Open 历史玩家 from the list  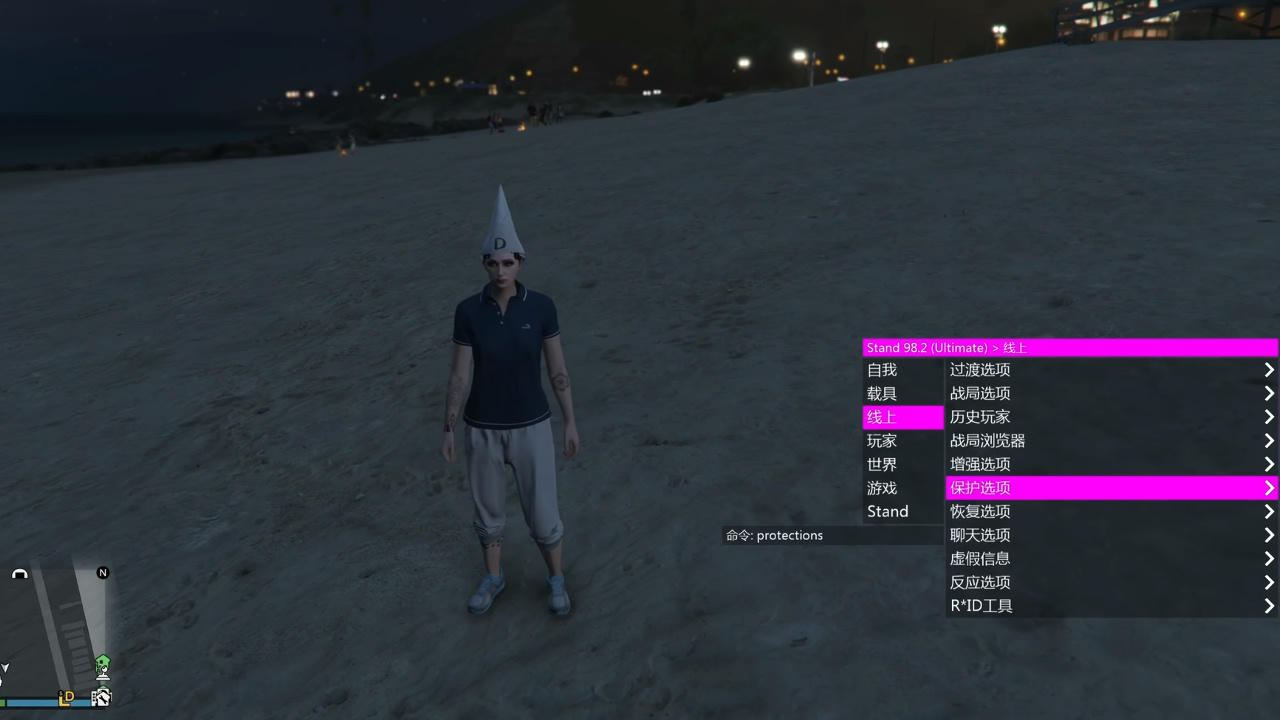tap(979, 417)
